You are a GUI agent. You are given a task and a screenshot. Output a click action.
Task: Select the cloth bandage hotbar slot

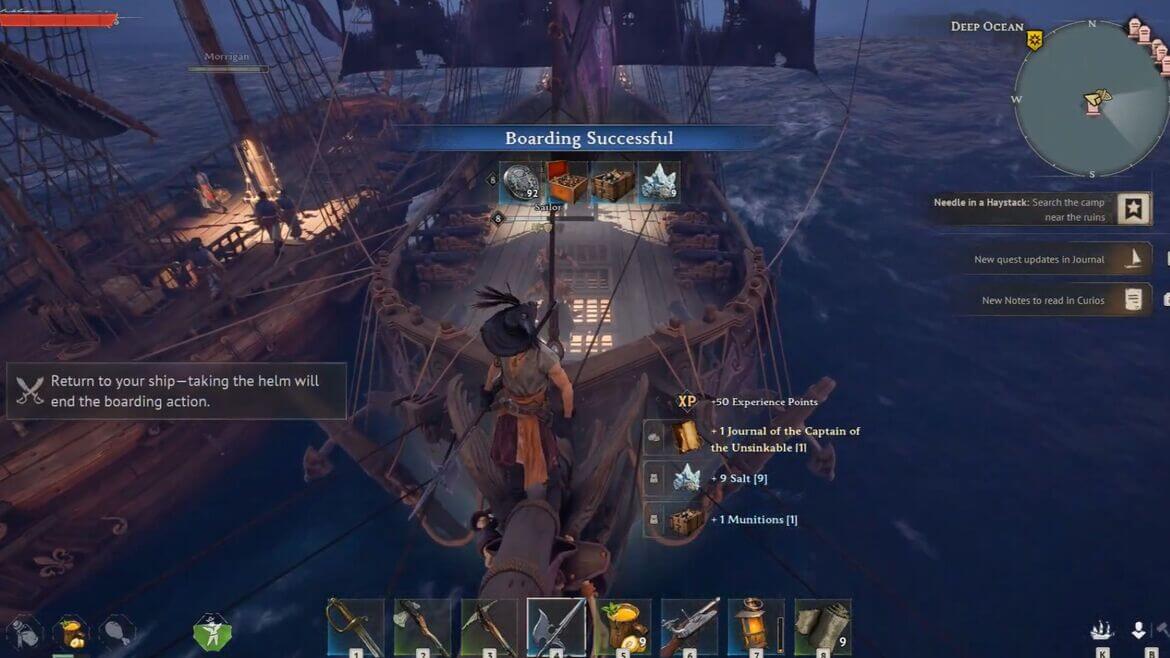(823, 627)
